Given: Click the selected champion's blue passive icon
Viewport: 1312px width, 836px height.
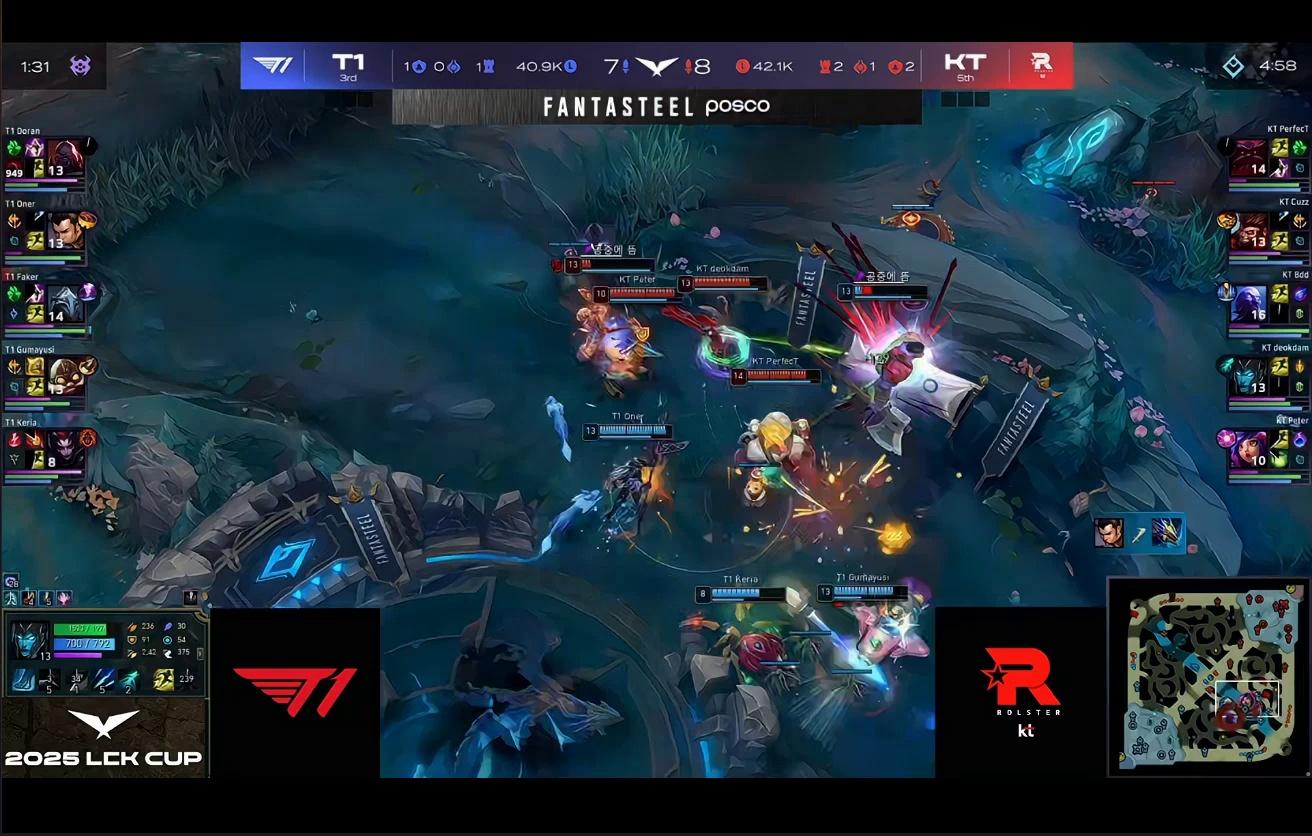Looking at the screenshot, I should (x=23, y=681).
